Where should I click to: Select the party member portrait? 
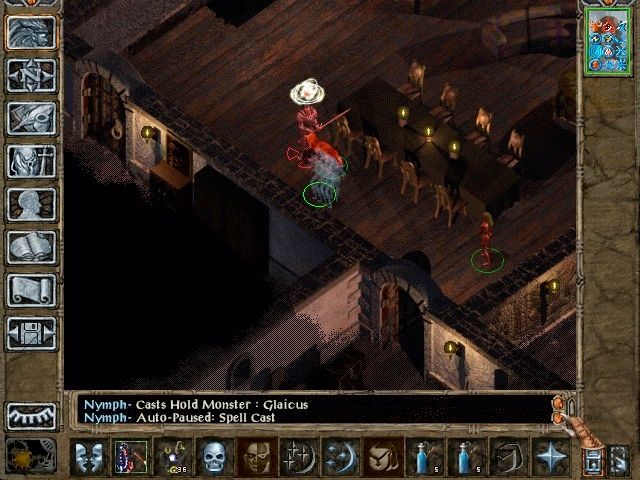click(x=607, y=40)
